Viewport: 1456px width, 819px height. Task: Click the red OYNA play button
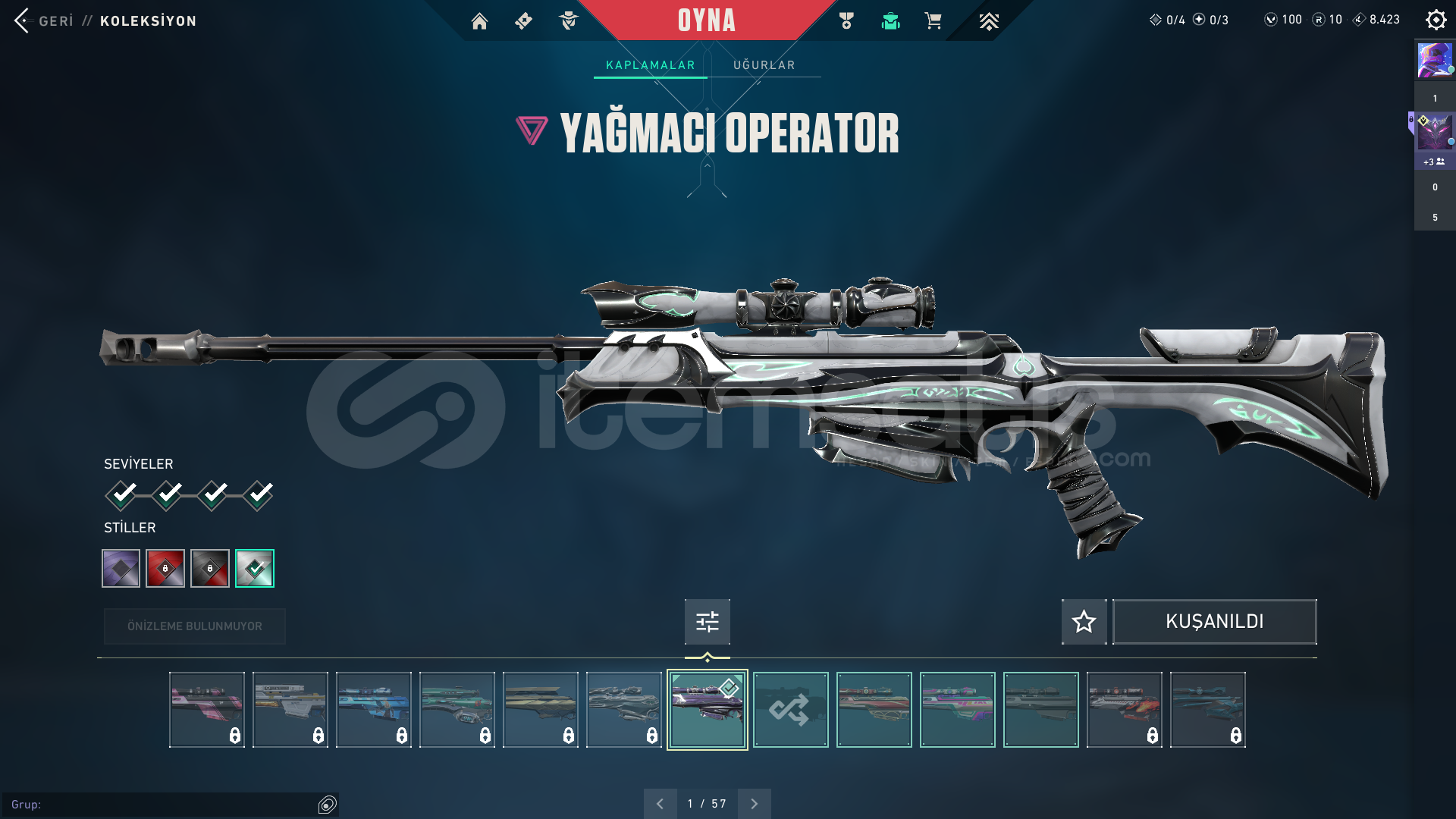706,20
